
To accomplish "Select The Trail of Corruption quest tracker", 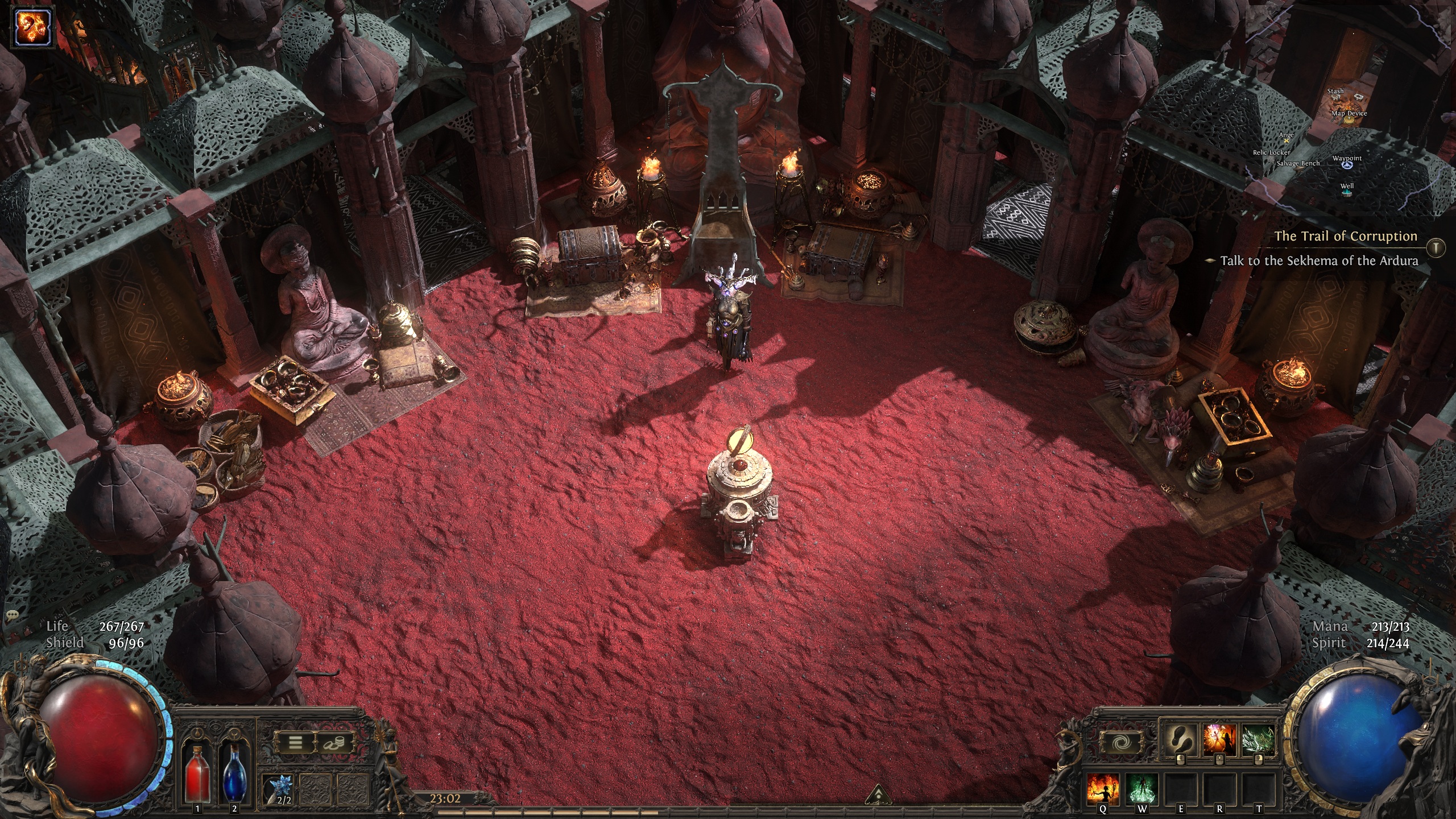I will click(1345, 236).
